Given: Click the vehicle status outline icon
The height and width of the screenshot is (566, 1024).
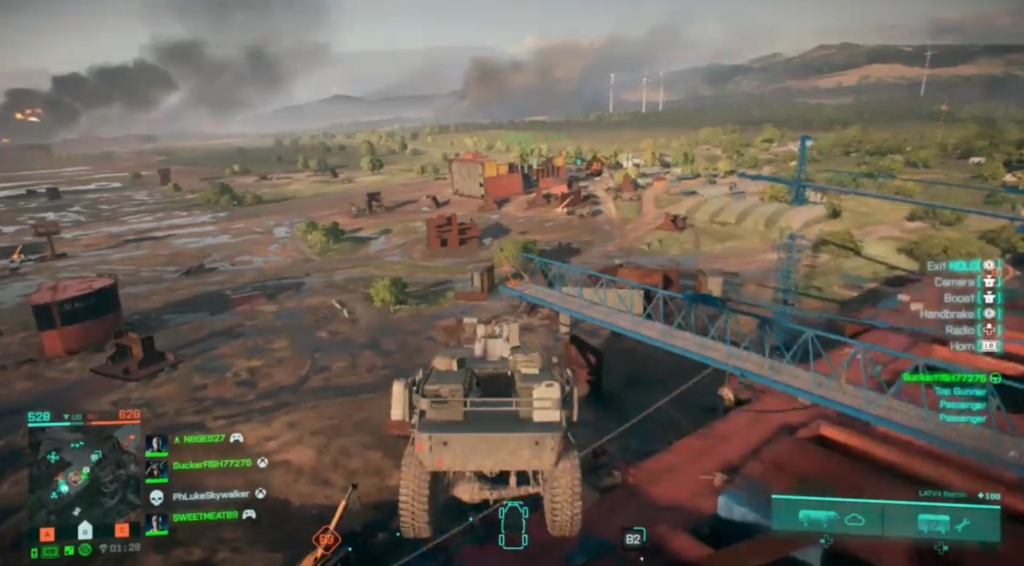Looking at the screenshot, I should (x=513, y=525).
